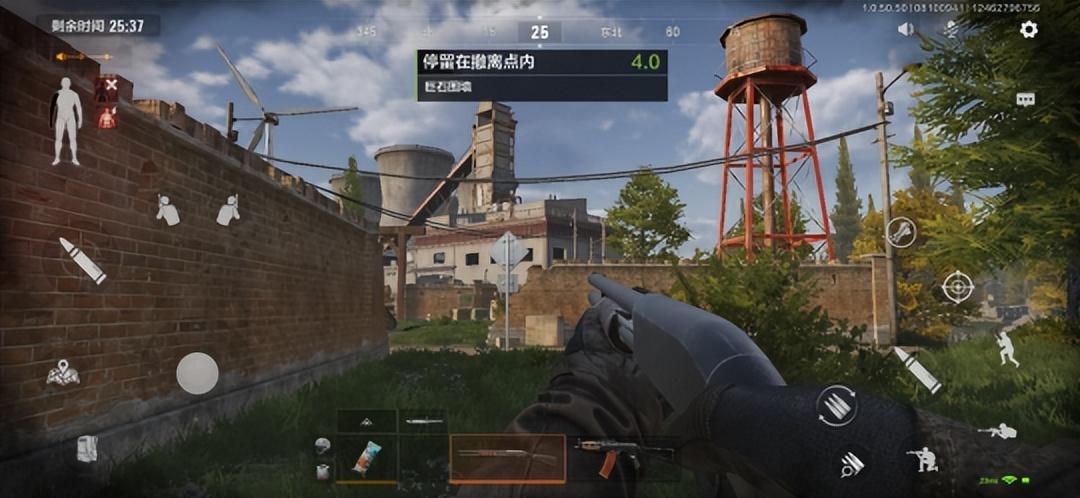Image resolution: width=1080 pixels, height=498 pixels.
Task: Tap the left-side bullet fire button
Action: click(x=82, y=260)
